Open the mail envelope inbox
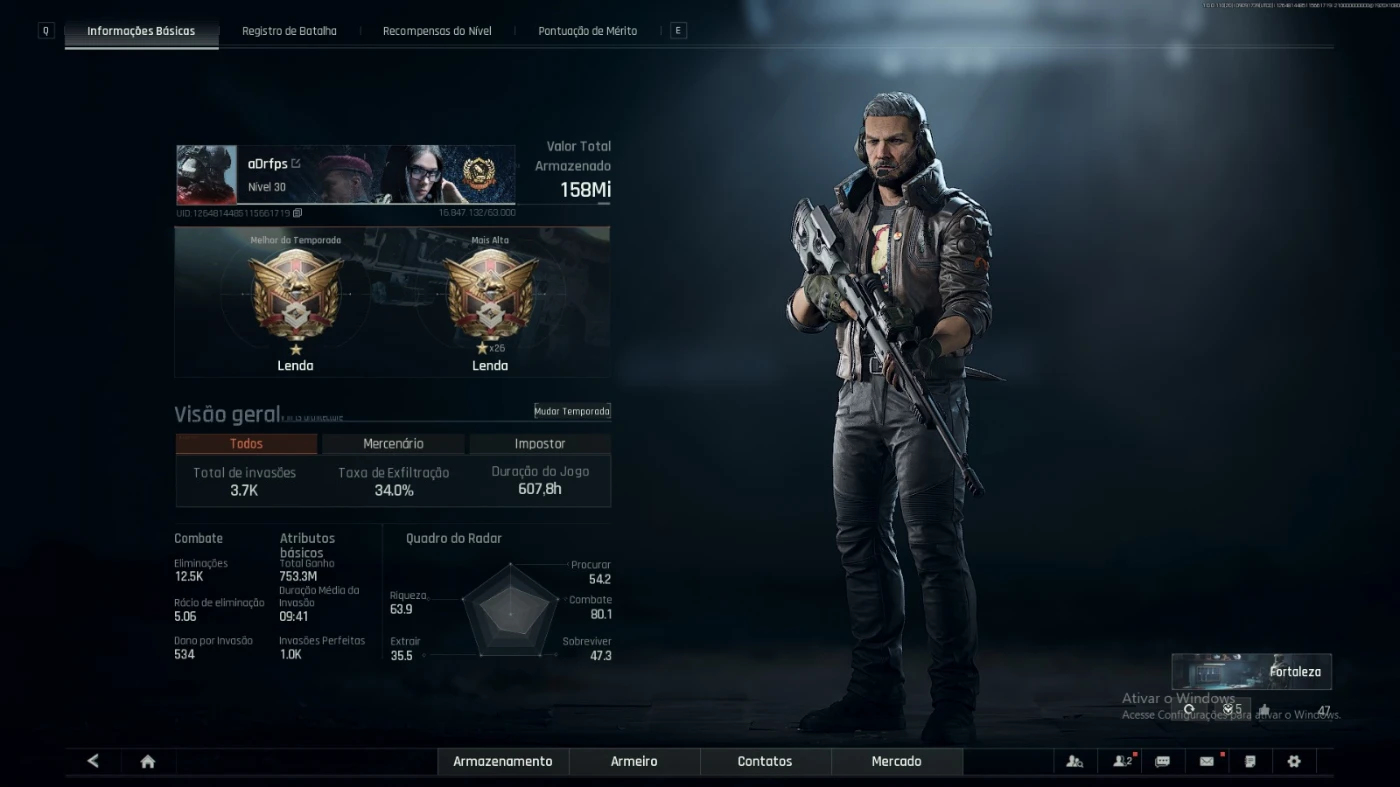 pos(1207,761)
